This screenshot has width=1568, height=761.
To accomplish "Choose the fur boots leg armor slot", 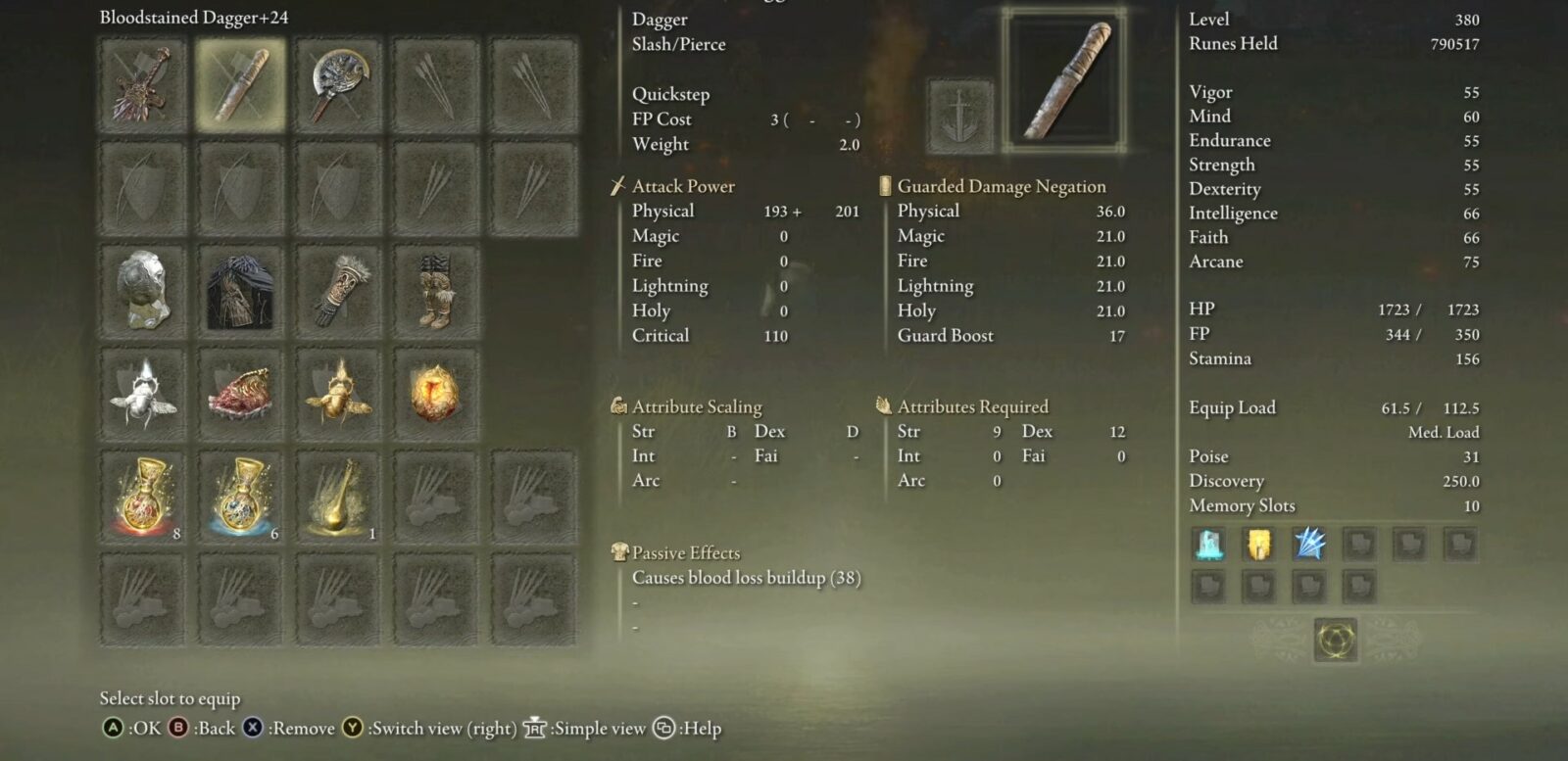I will click(435, 292).
